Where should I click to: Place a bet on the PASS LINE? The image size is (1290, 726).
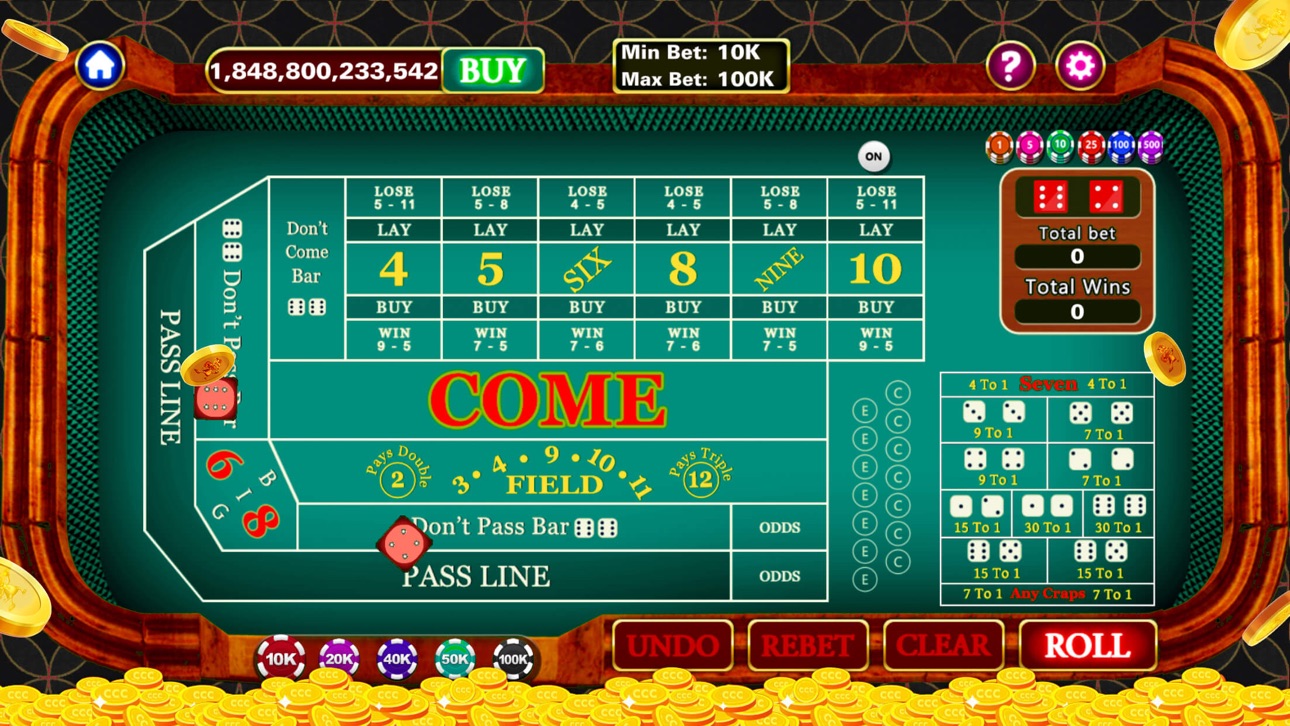[476, 577]
